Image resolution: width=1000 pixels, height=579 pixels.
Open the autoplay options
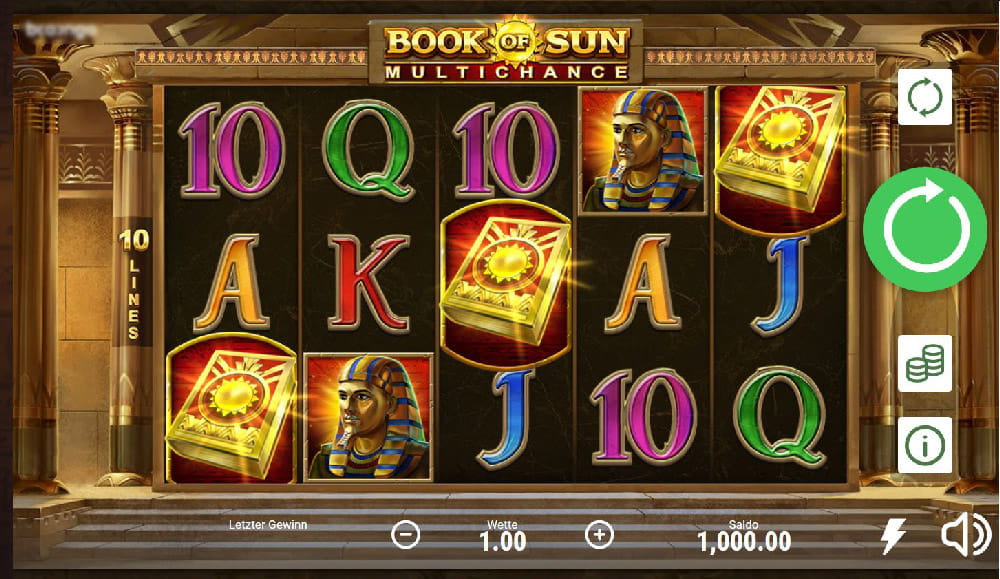click(924, 97)
